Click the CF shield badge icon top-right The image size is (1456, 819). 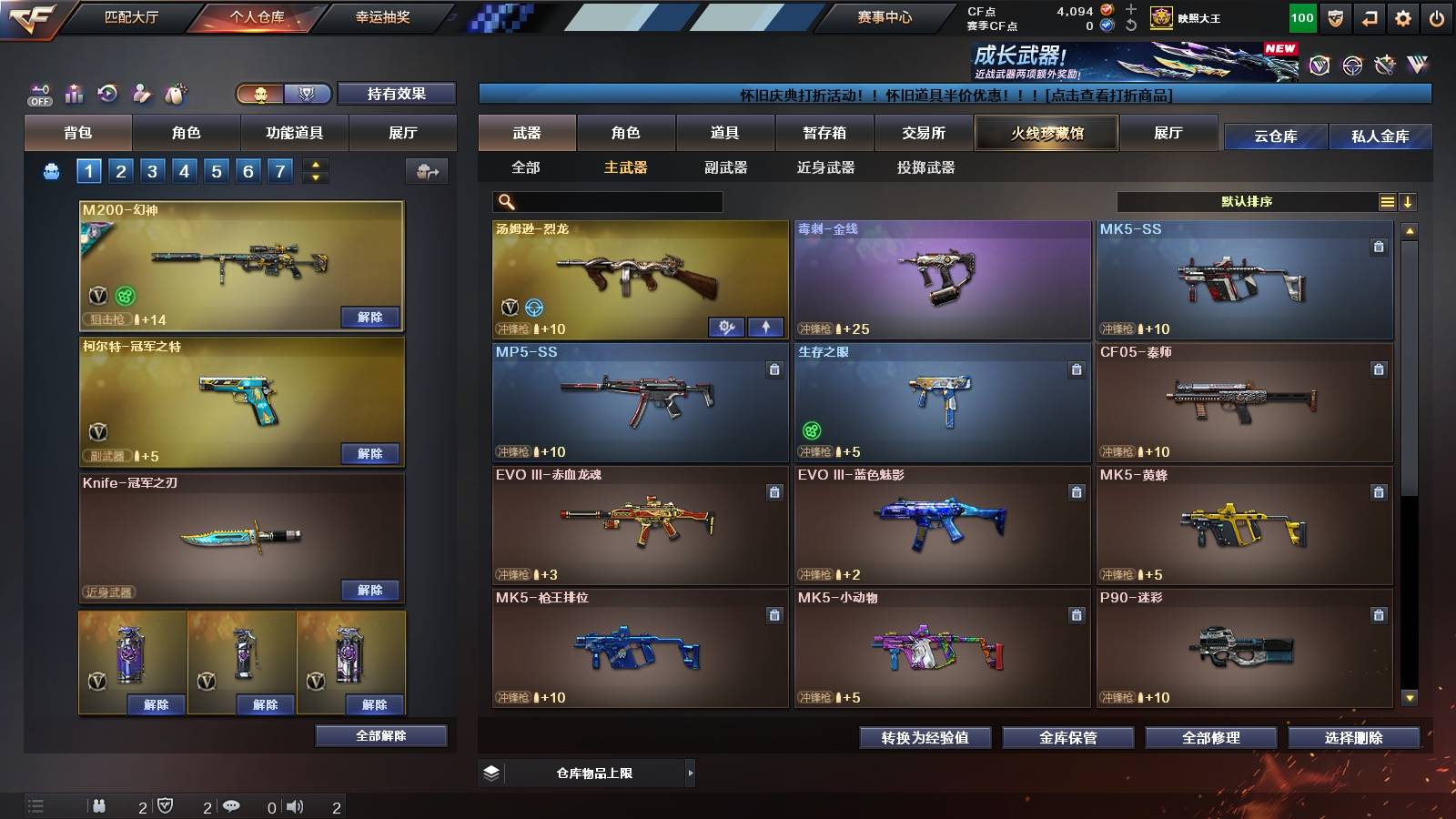tap(1334, 16)
